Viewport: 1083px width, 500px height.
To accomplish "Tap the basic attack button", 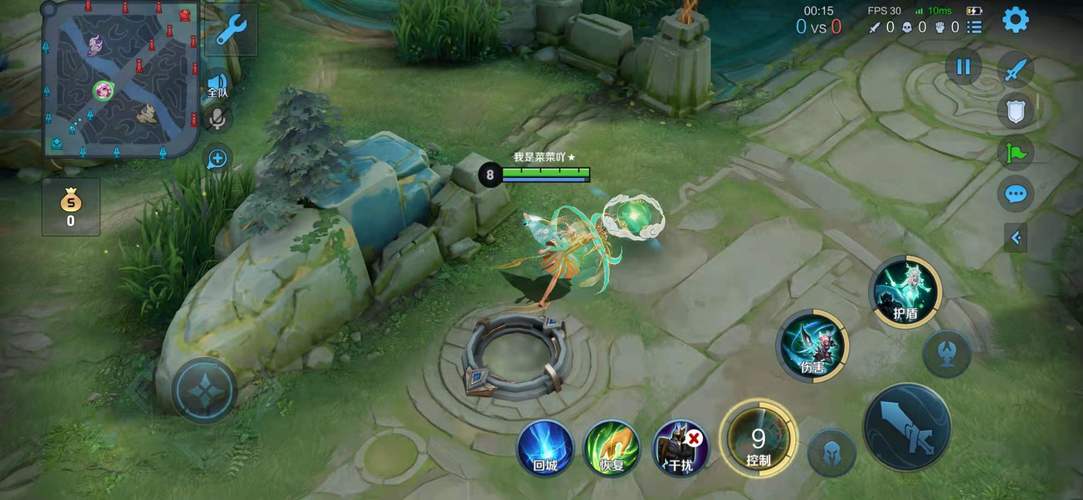I will pyautogui.click(x=906, y=426).
